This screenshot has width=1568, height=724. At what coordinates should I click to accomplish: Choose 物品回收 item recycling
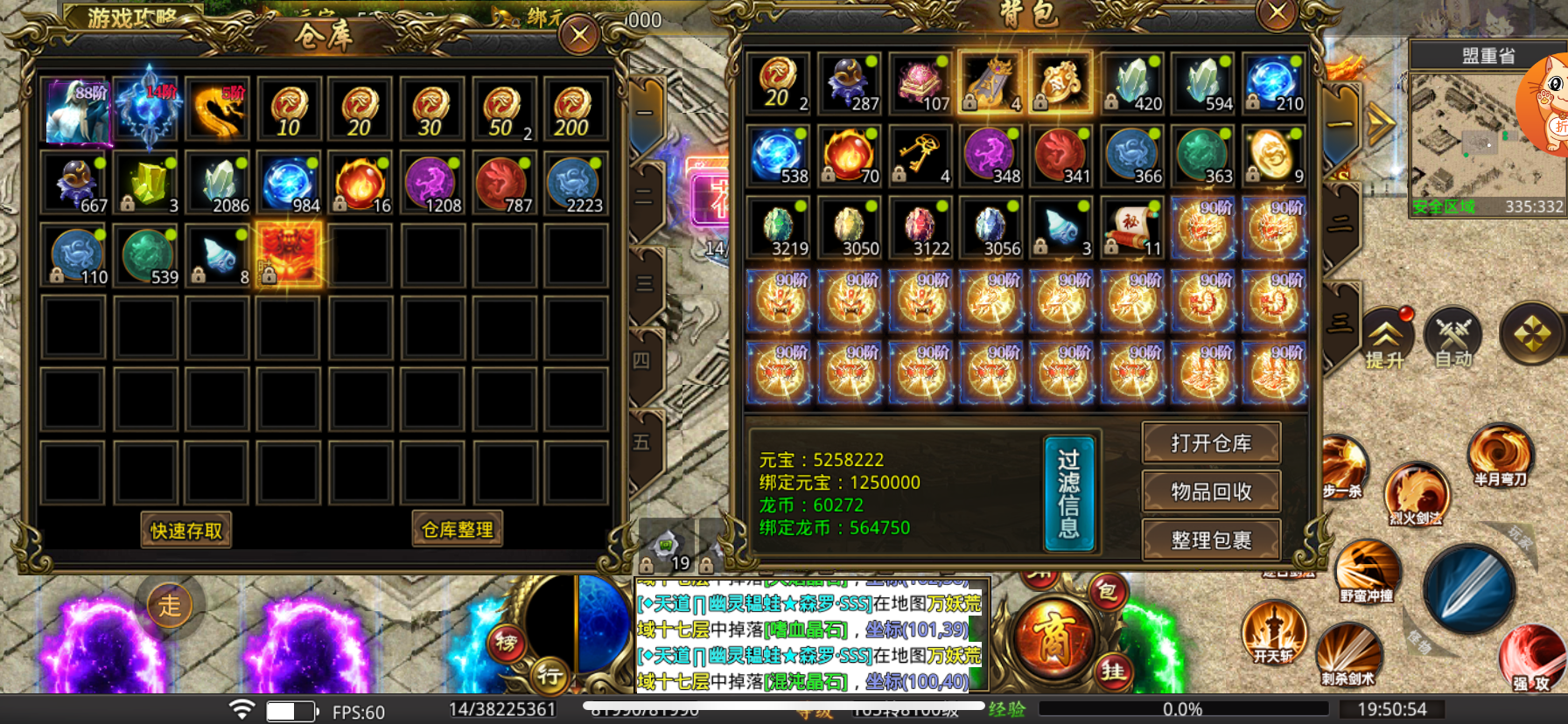[x=1211, y=491]
